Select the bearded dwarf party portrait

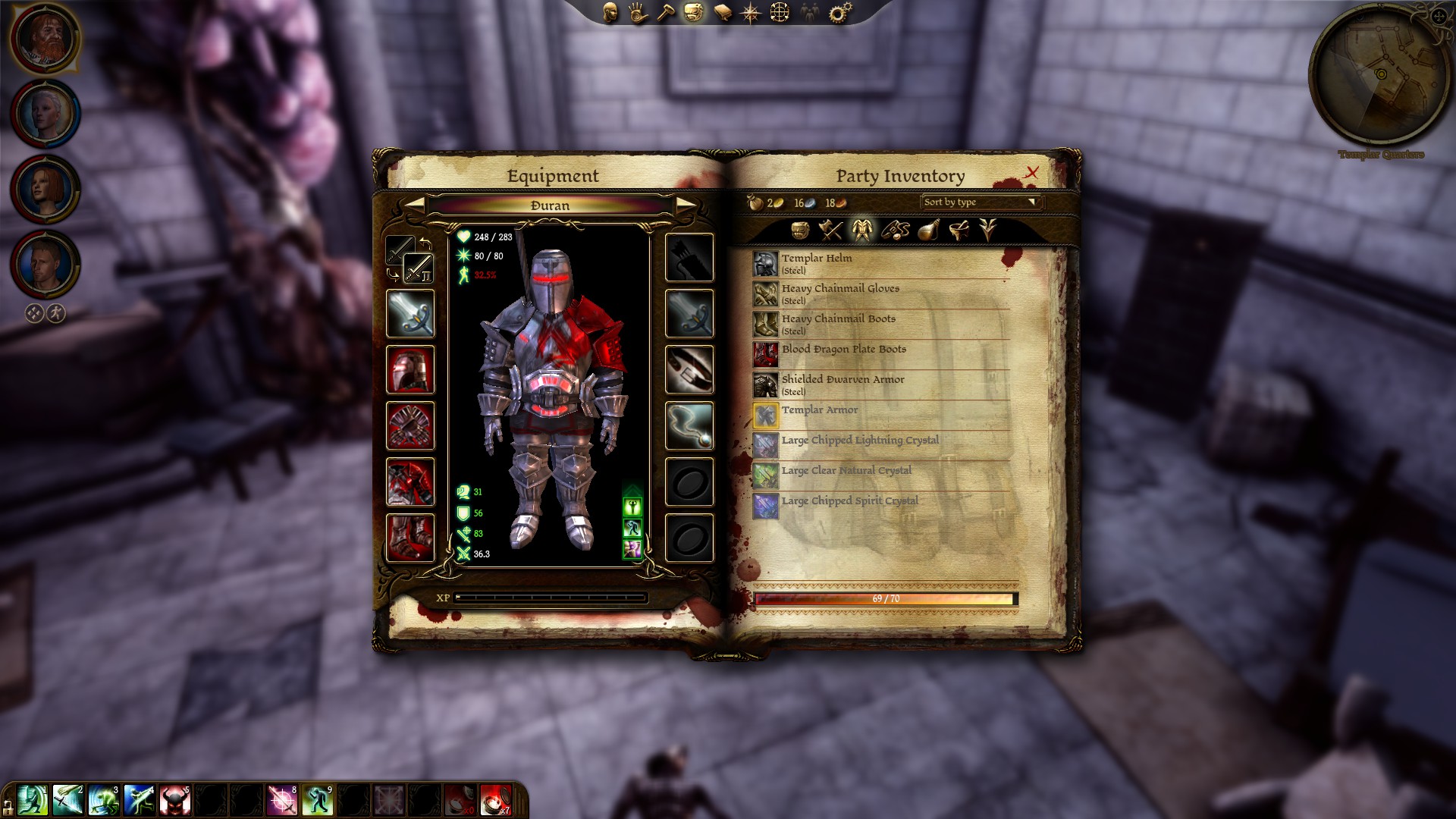coord(45,38)
